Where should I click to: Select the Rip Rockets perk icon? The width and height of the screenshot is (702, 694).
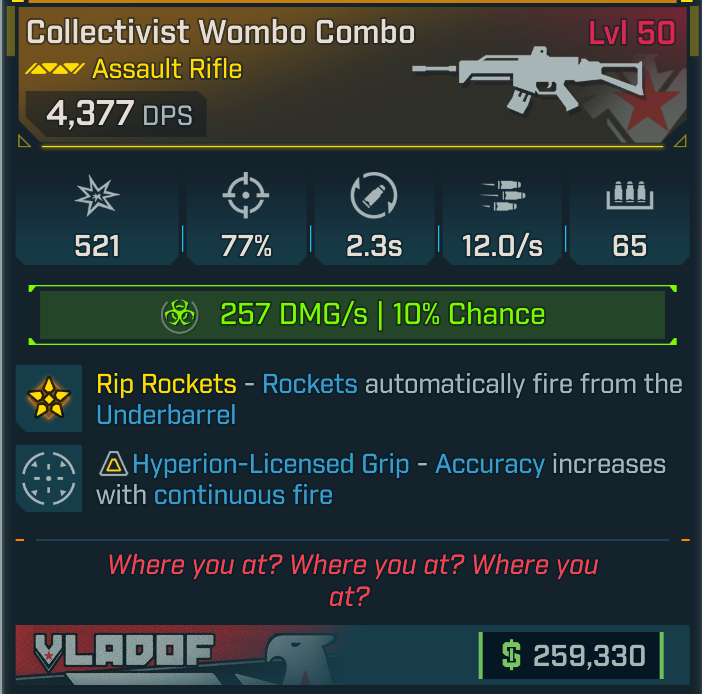click(x=49, y=399)
